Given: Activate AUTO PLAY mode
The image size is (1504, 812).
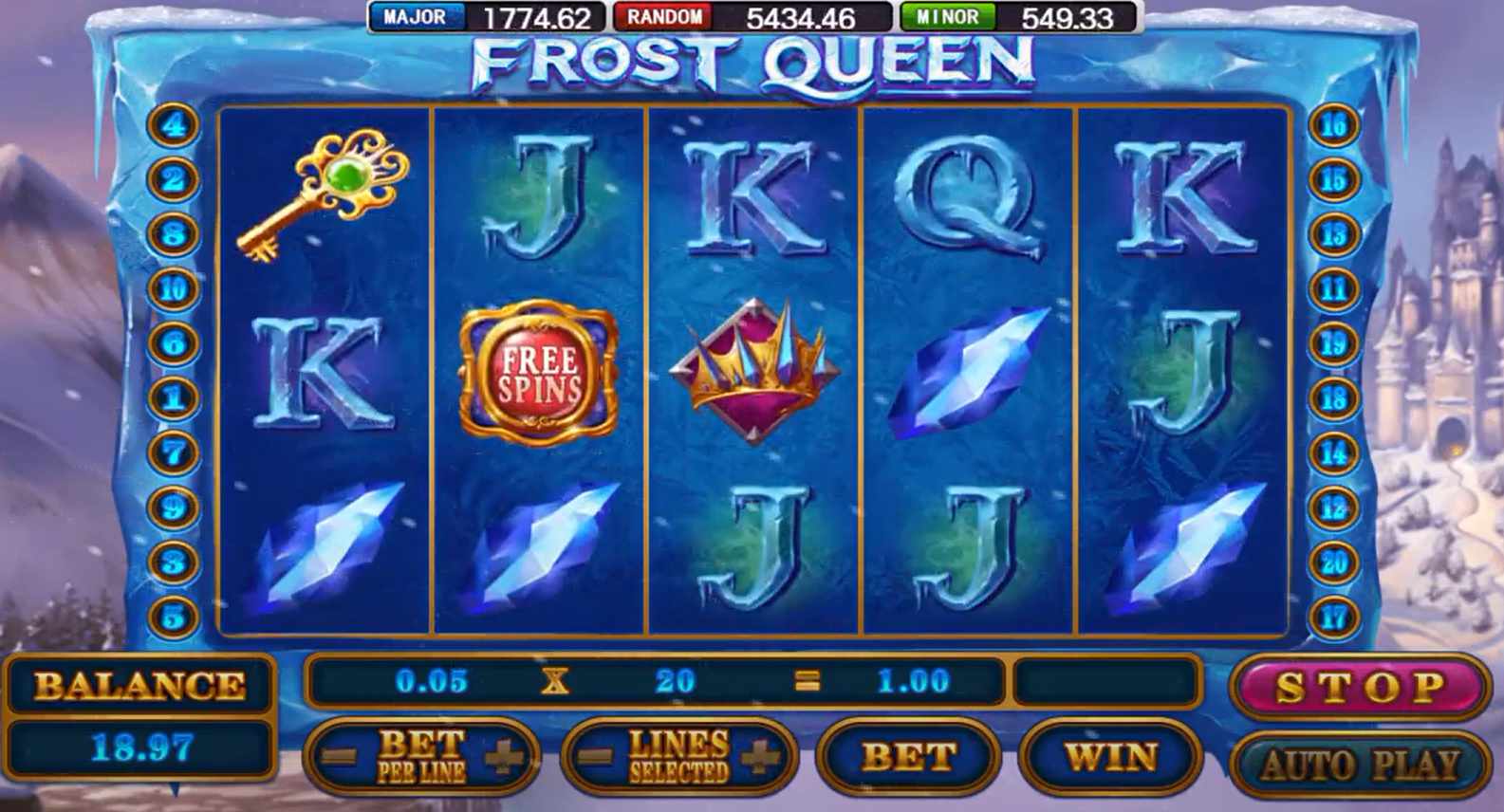Looking at the screenshot, I should pos(1357,759).
